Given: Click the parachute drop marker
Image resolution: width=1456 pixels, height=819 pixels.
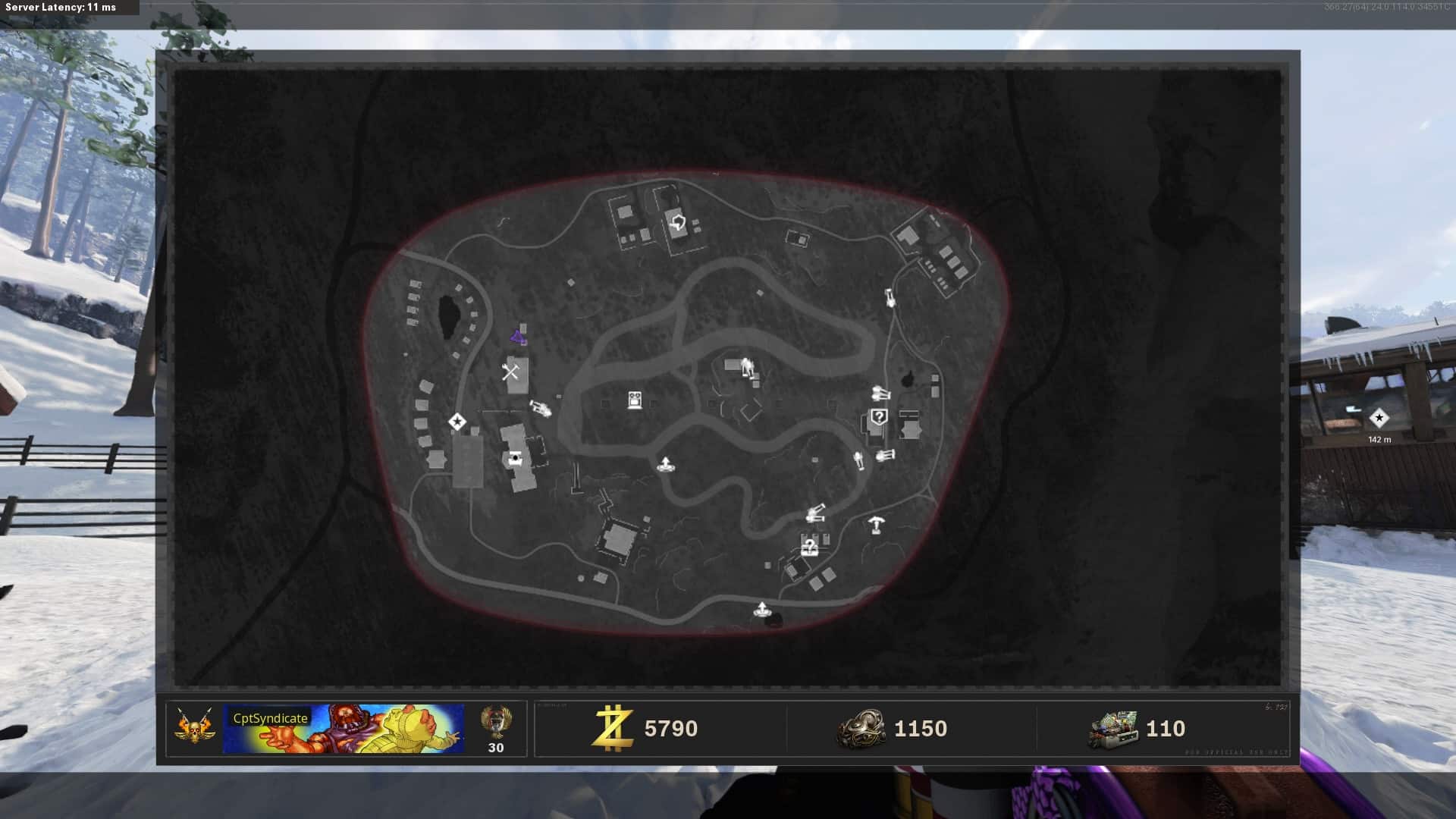Looking at the screenshot, I should [x=877, y=524].
